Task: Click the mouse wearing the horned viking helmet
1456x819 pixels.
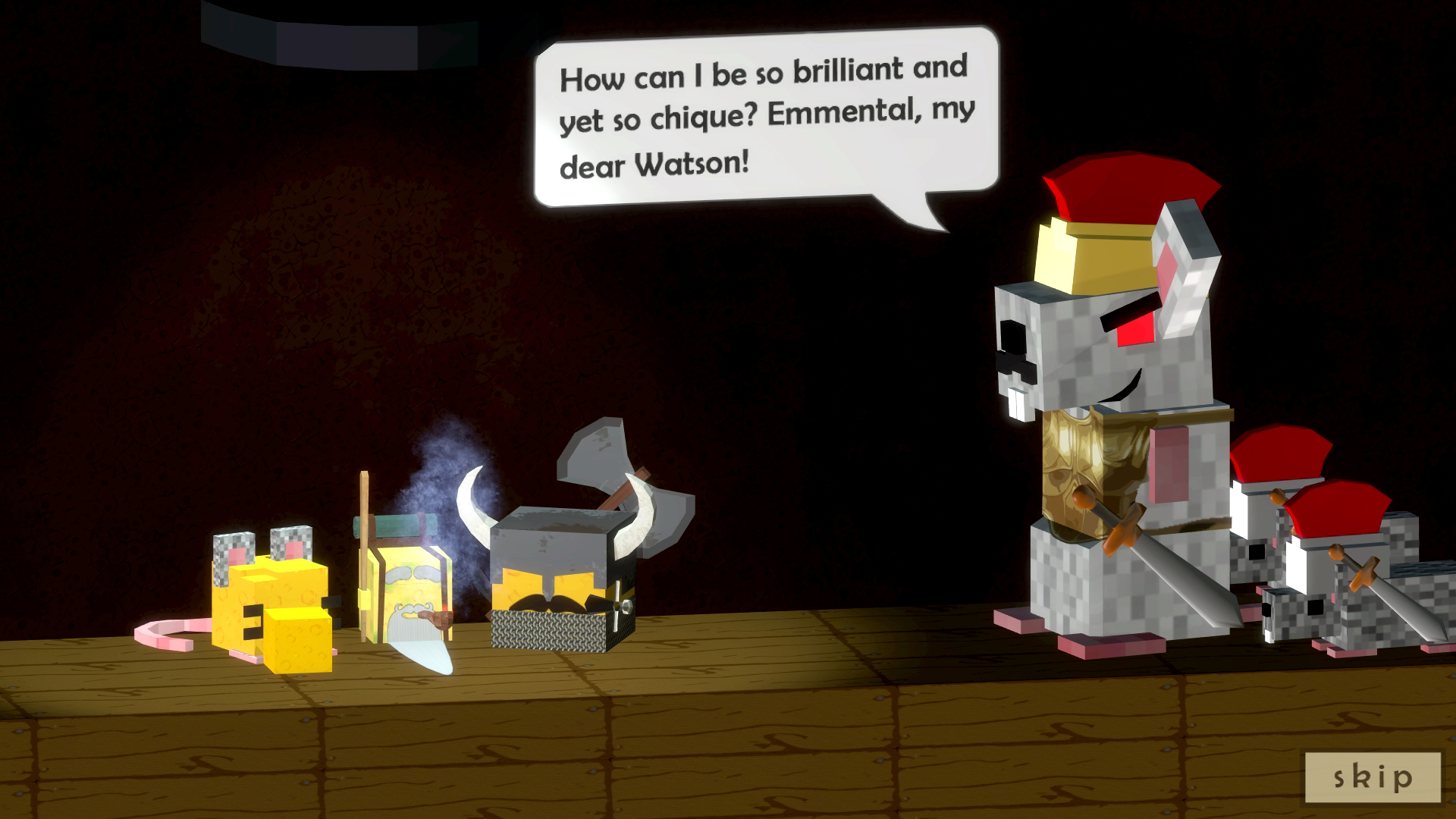Action: (x=554, y=569)
